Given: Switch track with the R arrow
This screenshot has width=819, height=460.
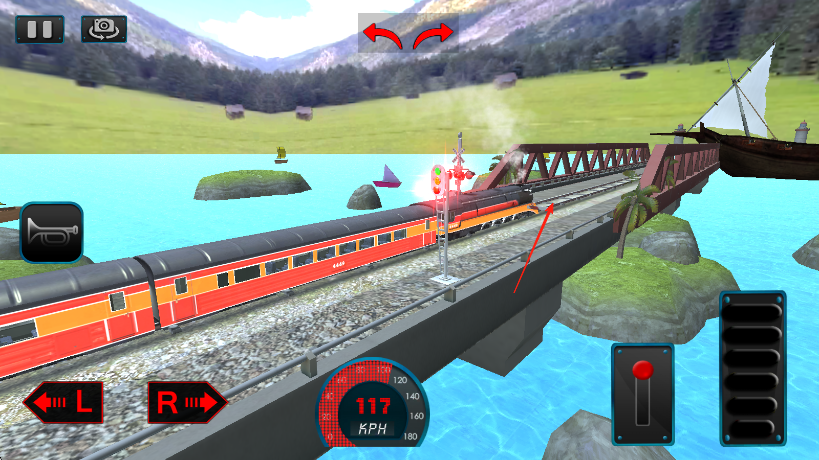Looking at the screenshot, I should pos(187,403).
